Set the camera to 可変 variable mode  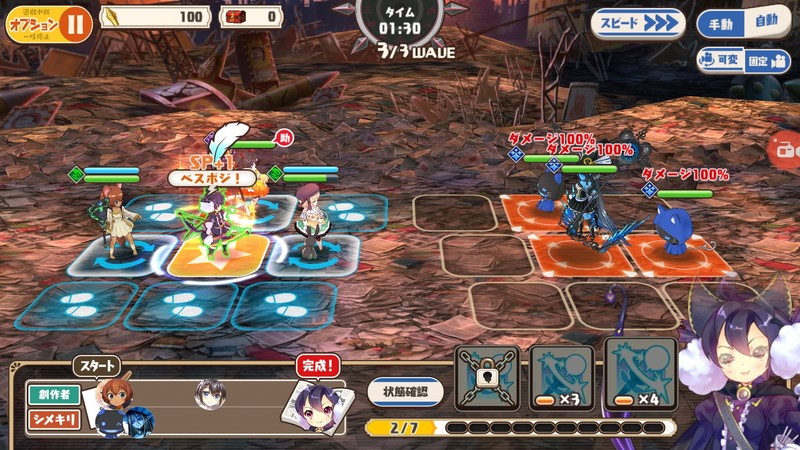click(x=722, y=60)
